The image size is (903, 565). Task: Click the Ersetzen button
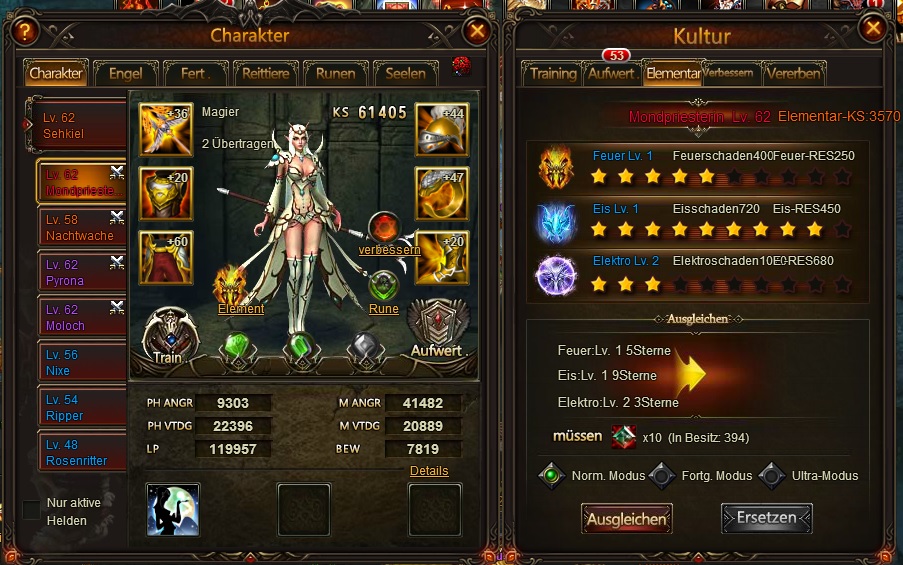coord(767,519)
